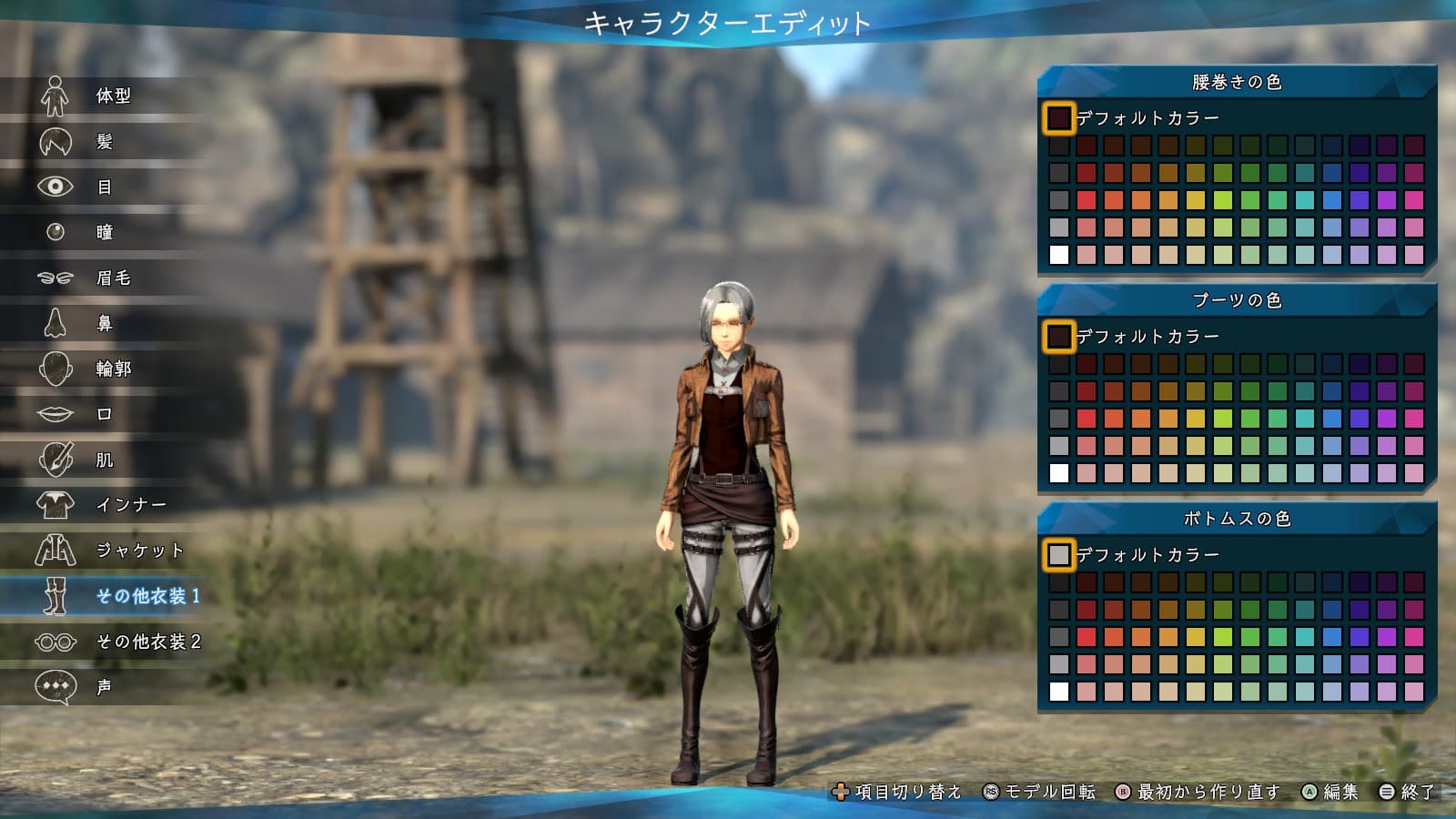Select the ジャケット jacket category
The image size is (1456, 819).
tap(138, 551)
